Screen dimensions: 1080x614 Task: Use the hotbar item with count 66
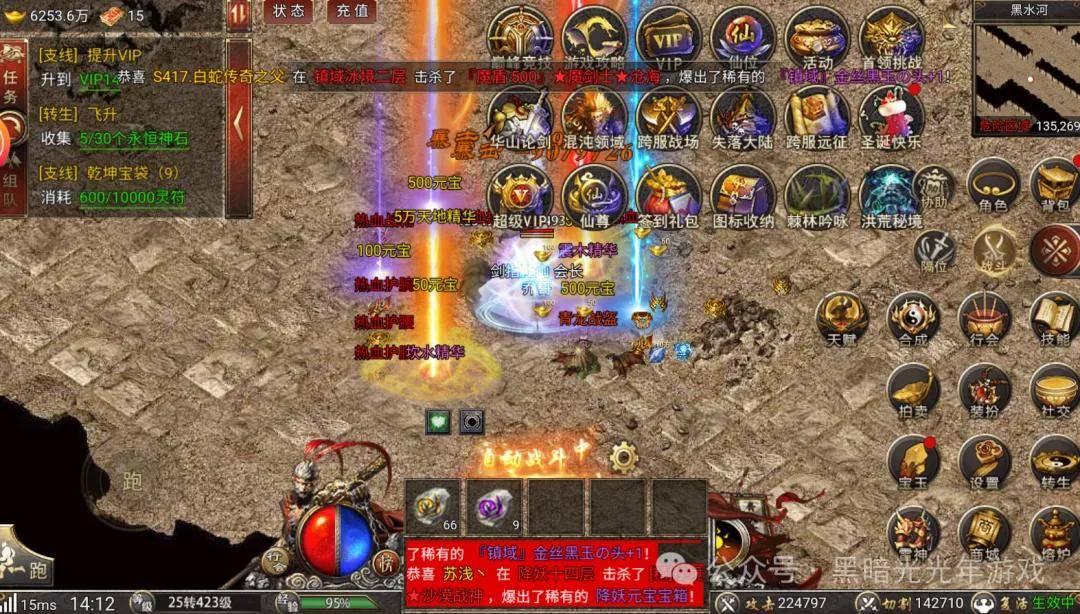click(433, 507)
